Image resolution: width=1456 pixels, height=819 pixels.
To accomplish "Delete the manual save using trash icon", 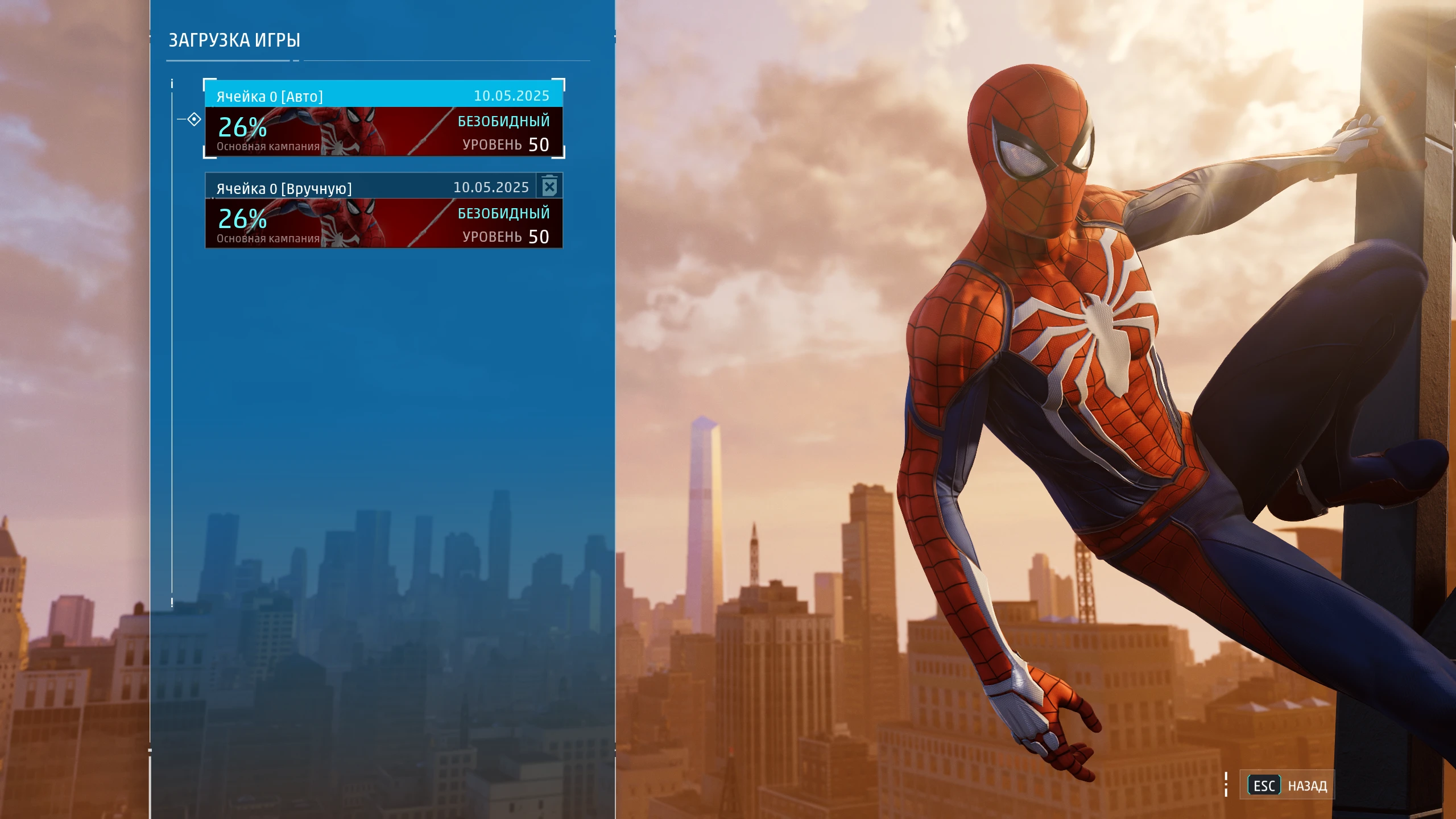I will (x=549, y=185).
